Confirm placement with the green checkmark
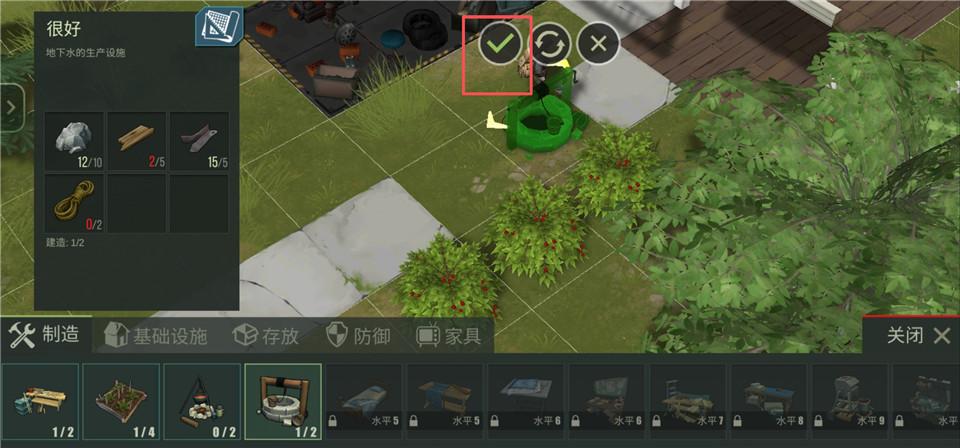Screen dimensions: 960x448 coord(502,43)
